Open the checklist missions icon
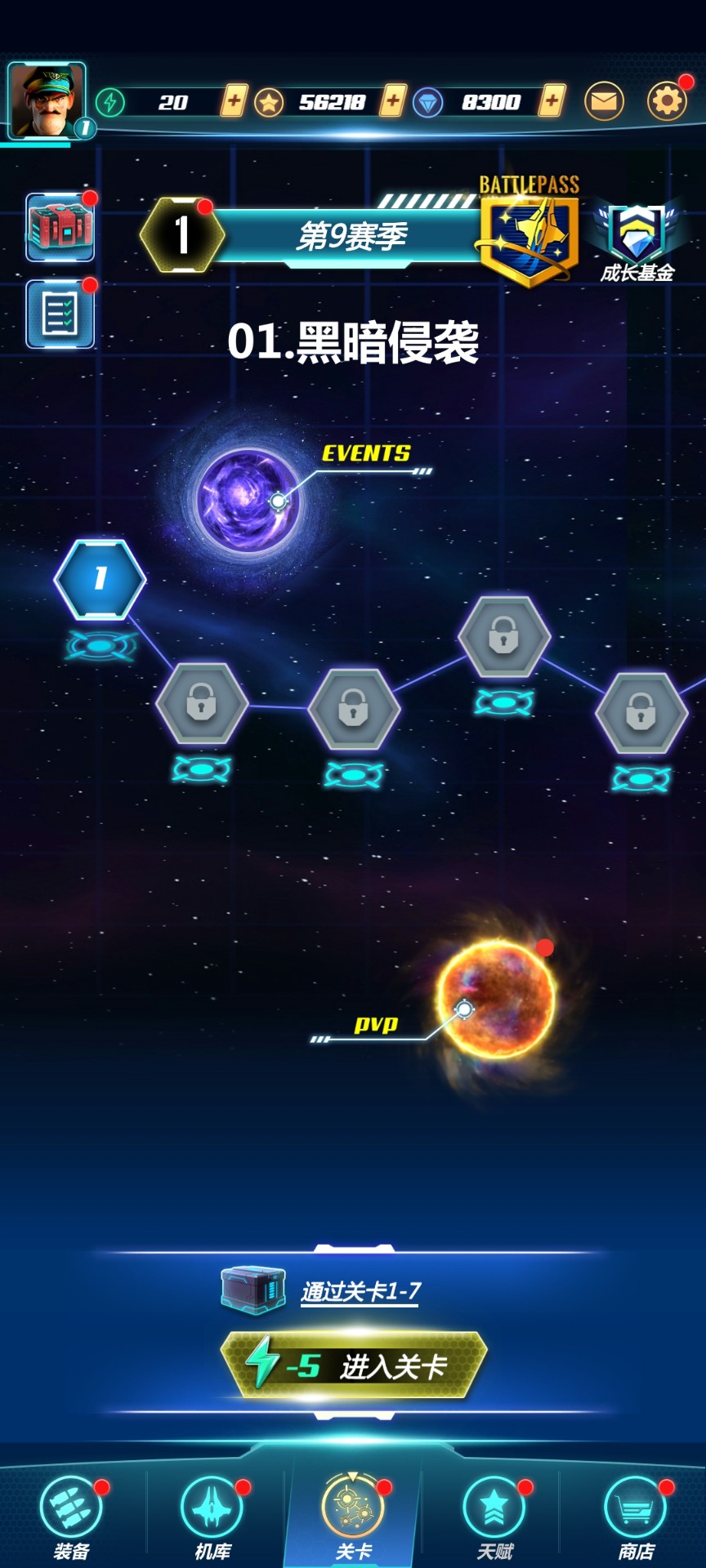Image resolution: width=706 pixels, height=1568 pixels. pos(60,314)
